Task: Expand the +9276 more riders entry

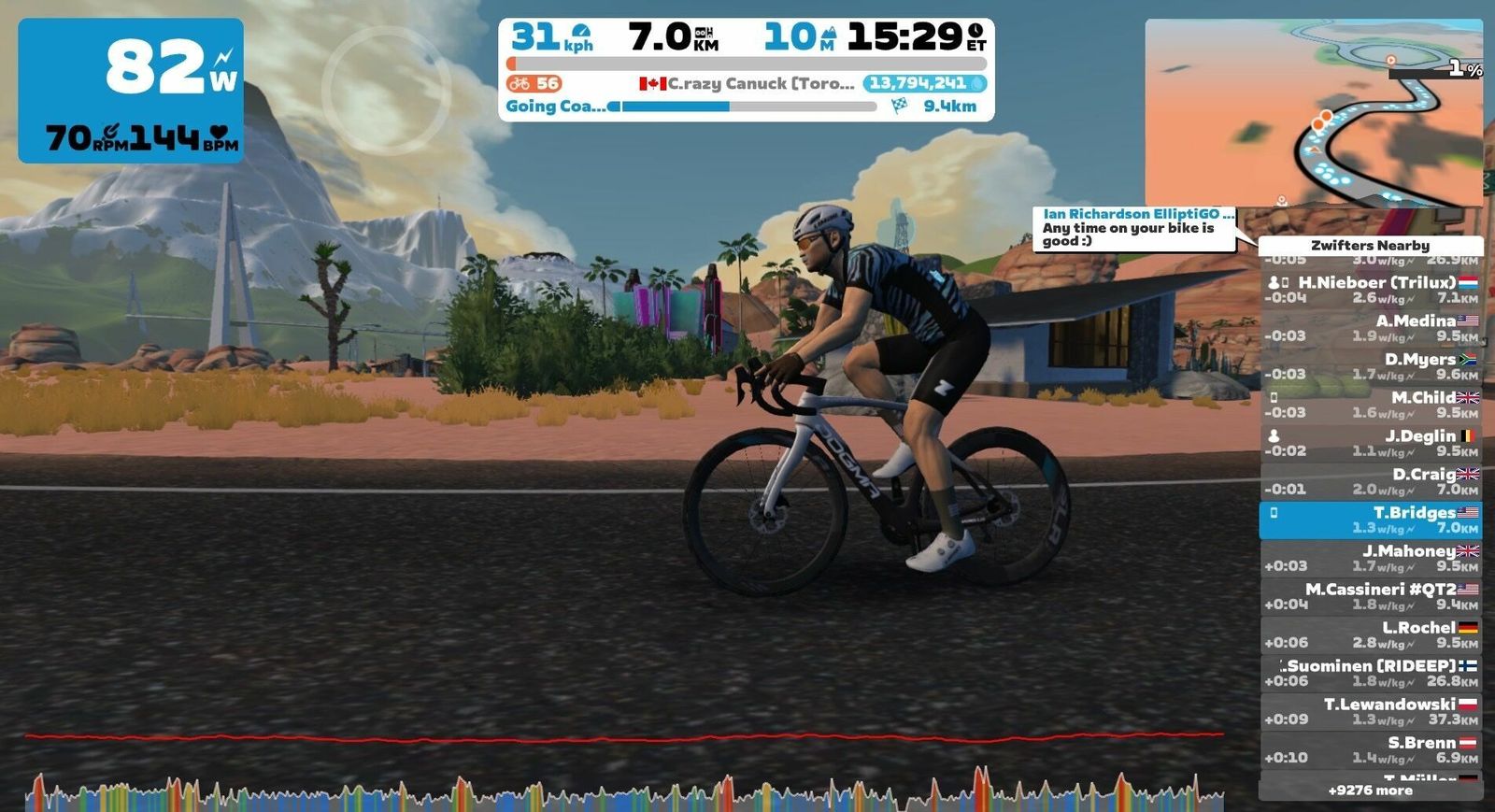Action: [1370, 791]
